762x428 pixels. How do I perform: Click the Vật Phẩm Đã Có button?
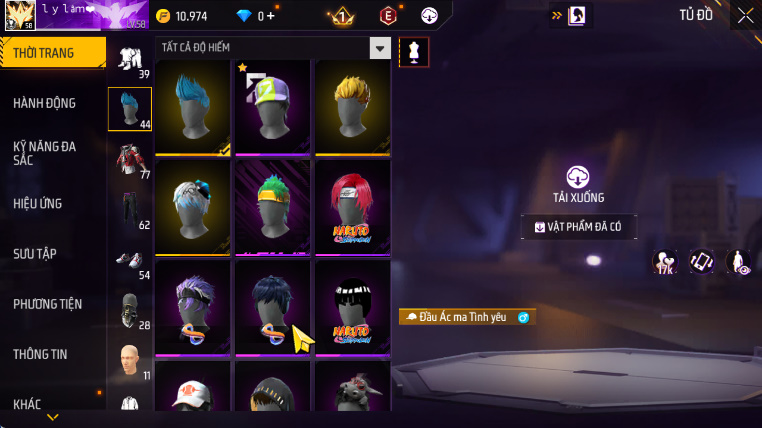click(578, 227)
